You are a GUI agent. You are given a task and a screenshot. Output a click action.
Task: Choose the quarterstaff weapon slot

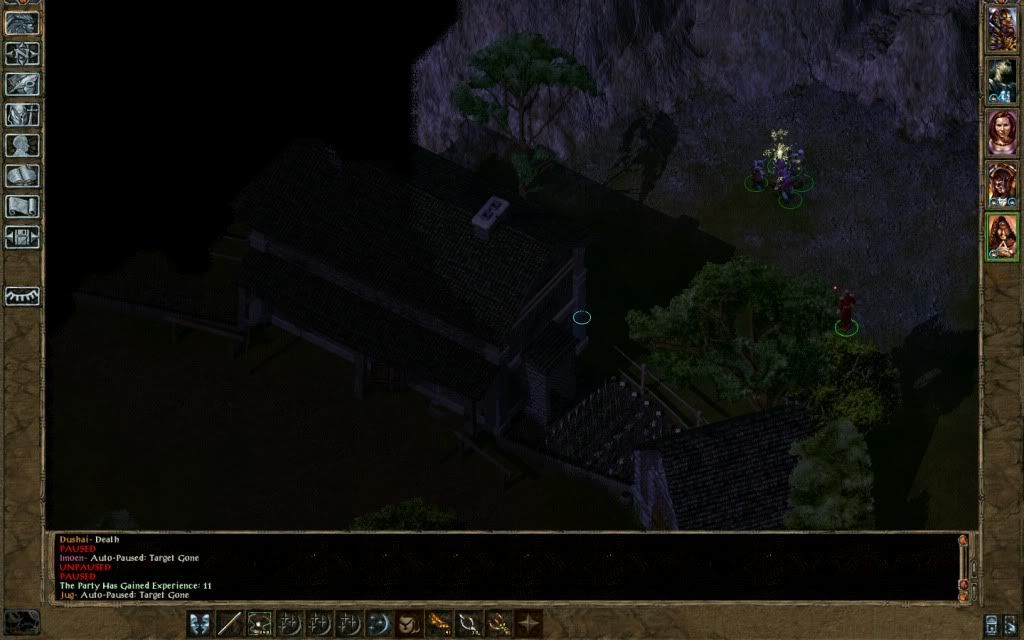click(230, 623)
